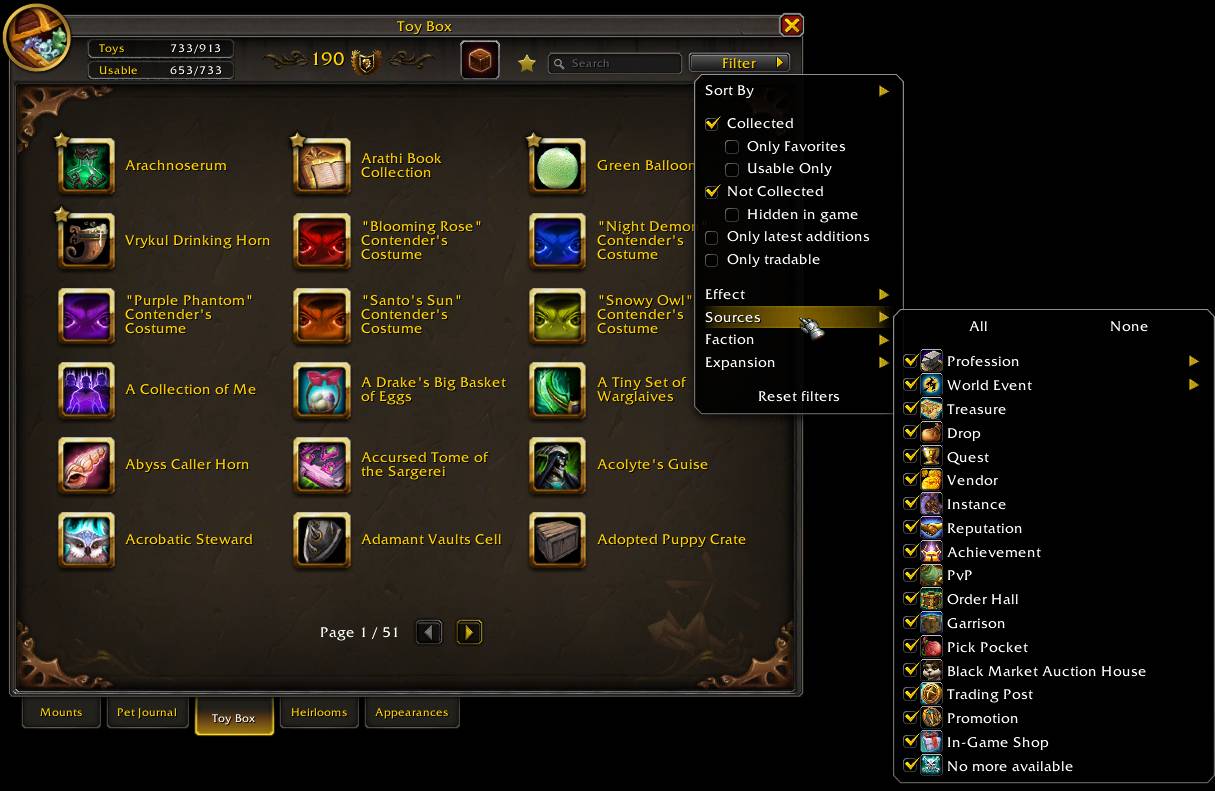Switch to the Heirlooms tab
Viewport: 1215px width, 791px height.
319,712
